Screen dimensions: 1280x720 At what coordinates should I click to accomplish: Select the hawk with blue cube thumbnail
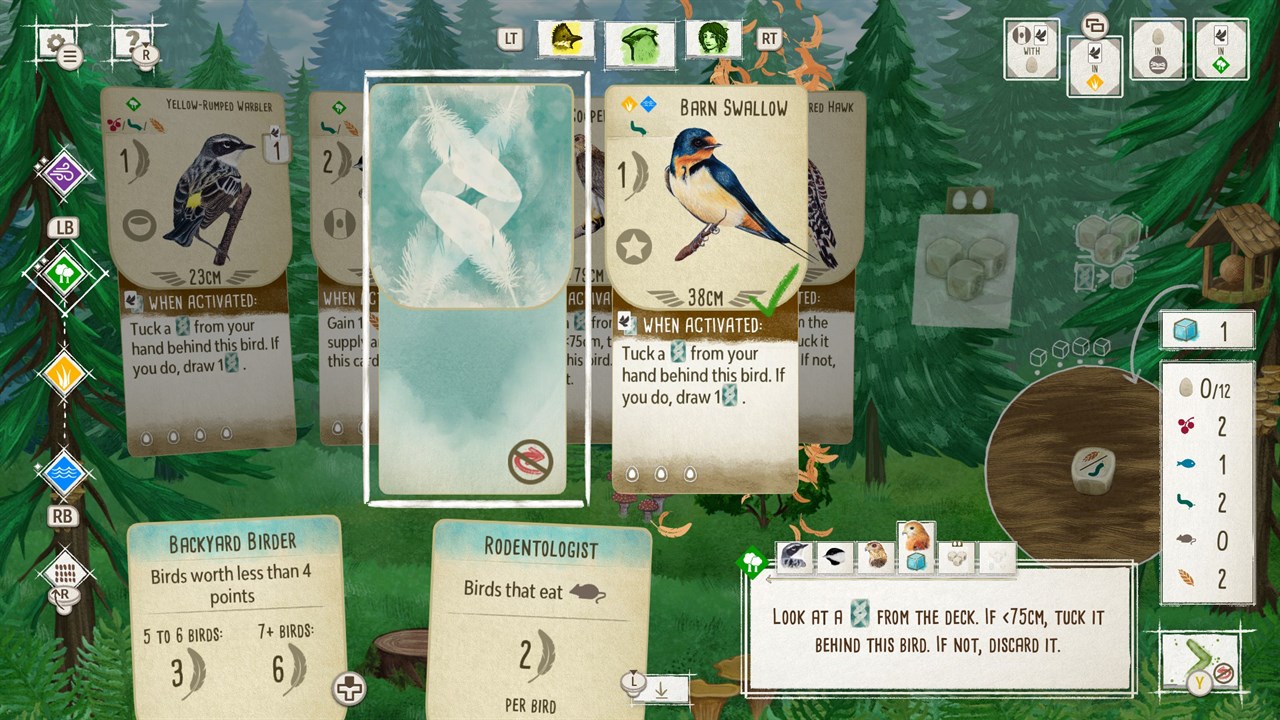(x=916, y=547)
